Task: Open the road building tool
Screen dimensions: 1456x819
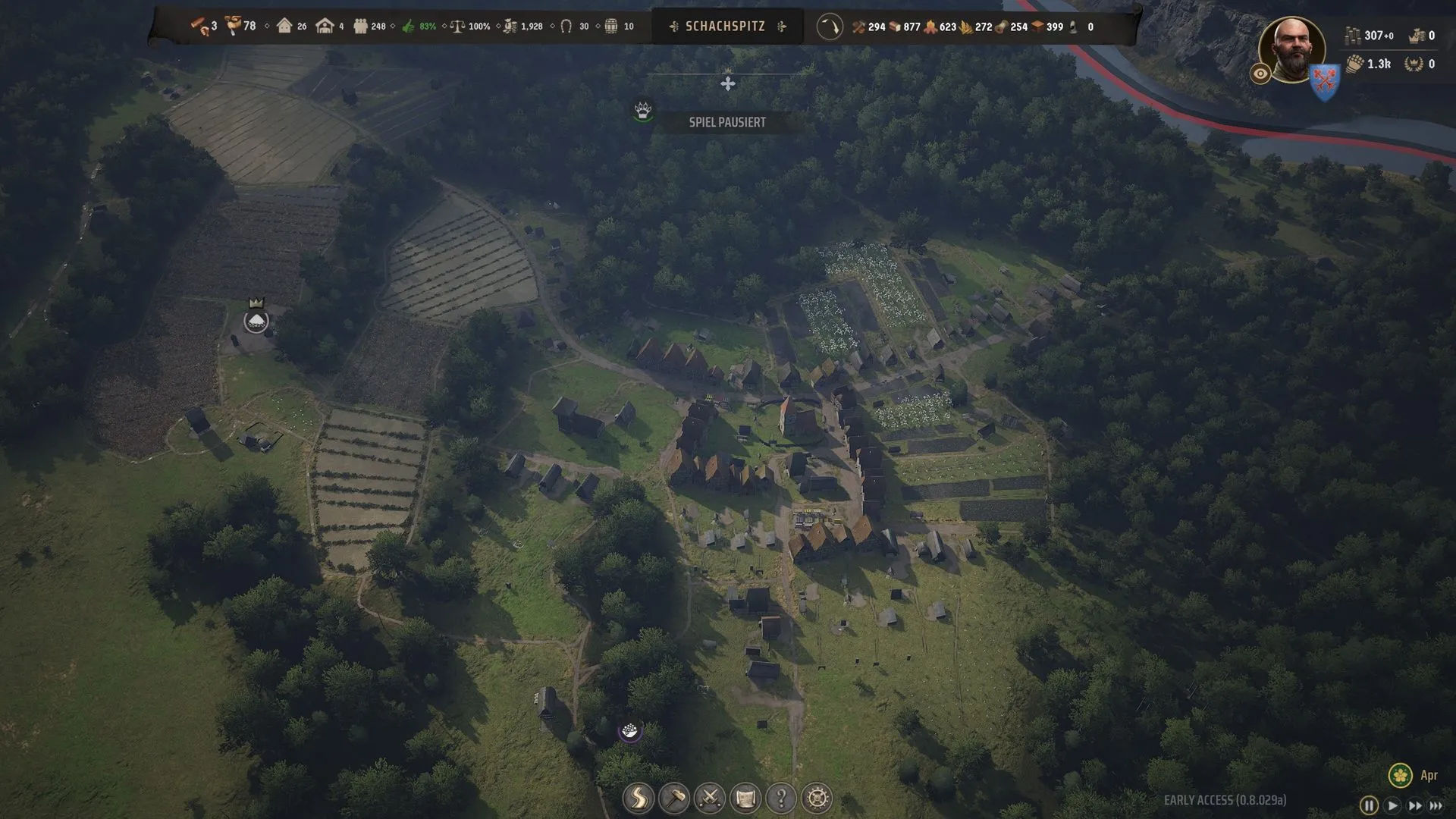Action: tap(638, 798)
